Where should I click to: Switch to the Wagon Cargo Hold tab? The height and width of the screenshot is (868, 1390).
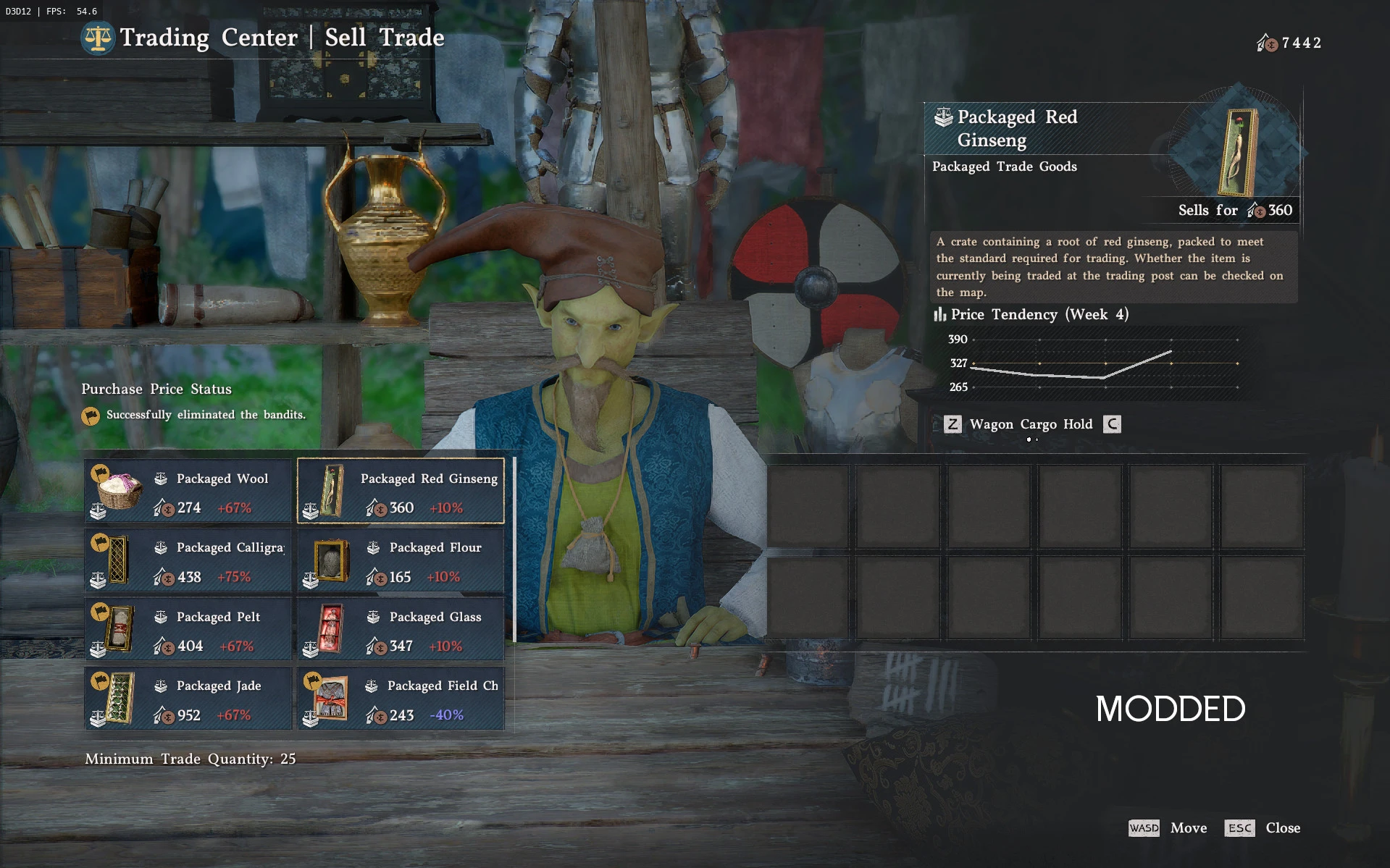(x=1030, y=424)
